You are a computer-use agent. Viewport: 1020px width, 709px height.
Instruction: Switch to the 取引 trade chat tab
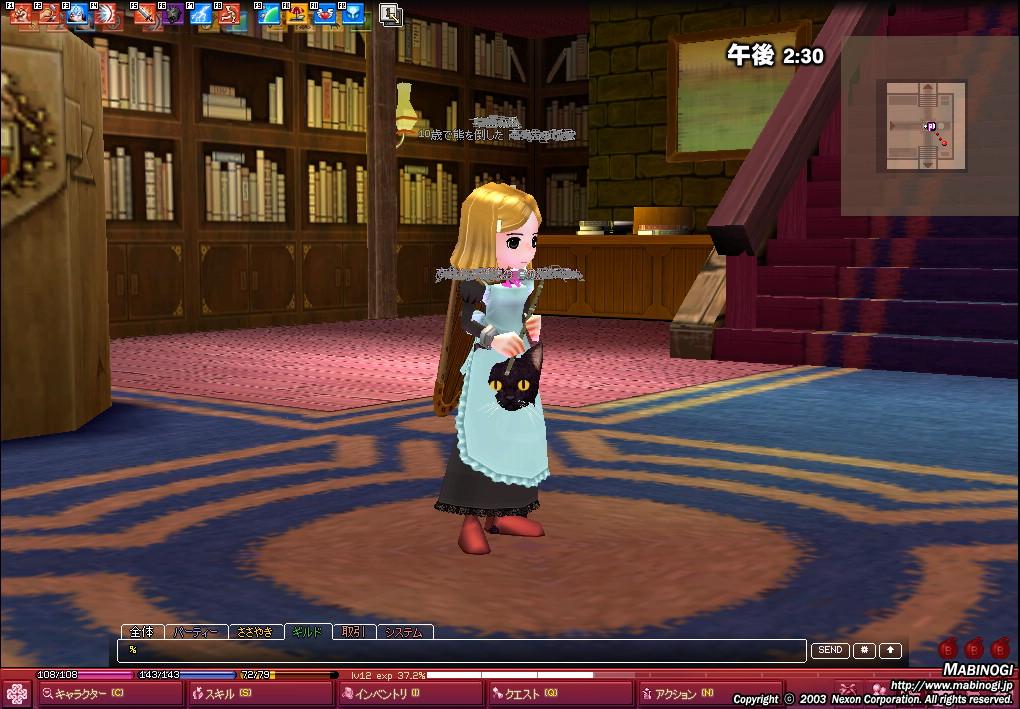pyautogui.click(x=352, y=632)
